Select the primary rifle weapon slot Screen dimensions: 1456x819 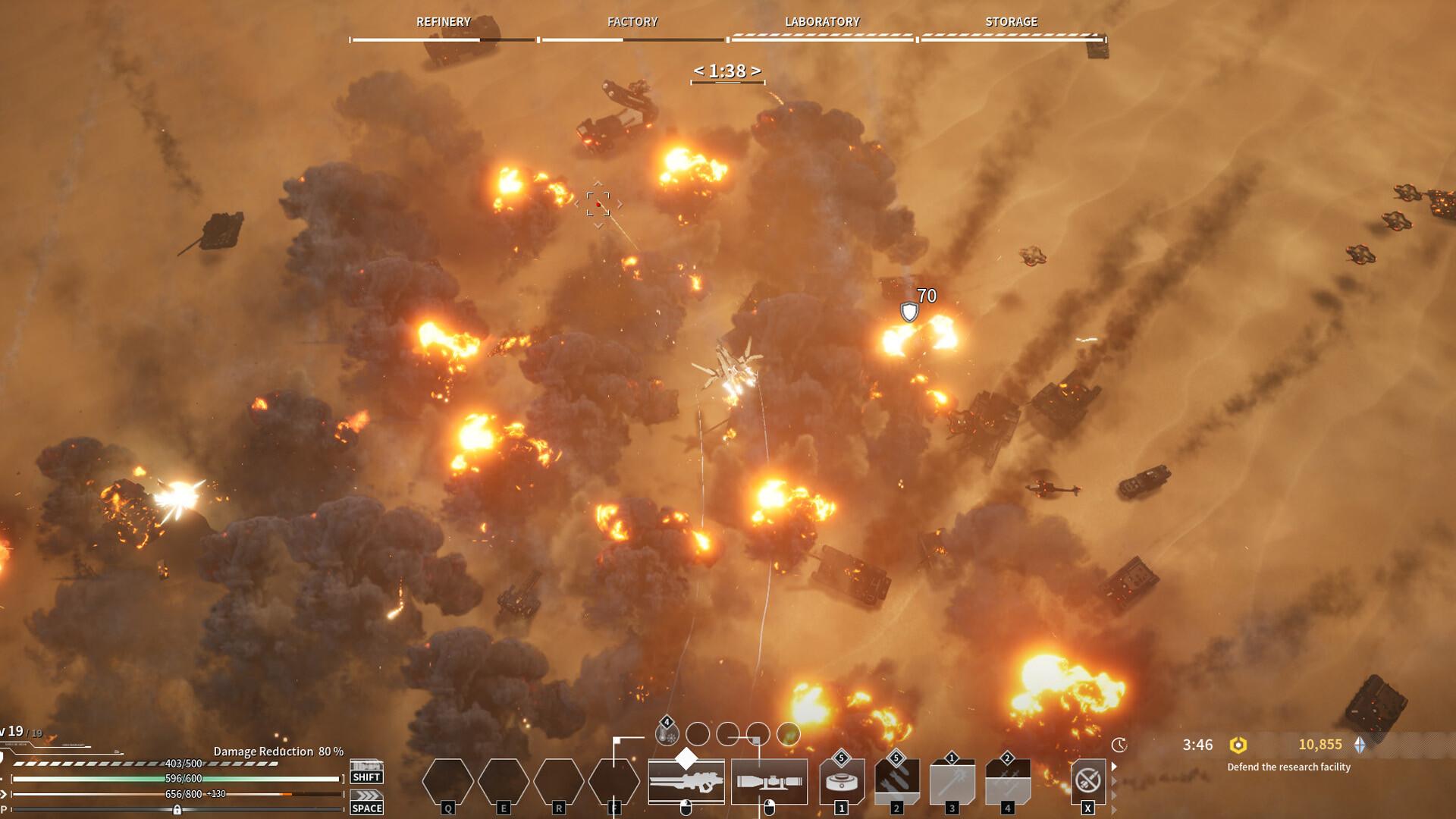tap(686, 781)
